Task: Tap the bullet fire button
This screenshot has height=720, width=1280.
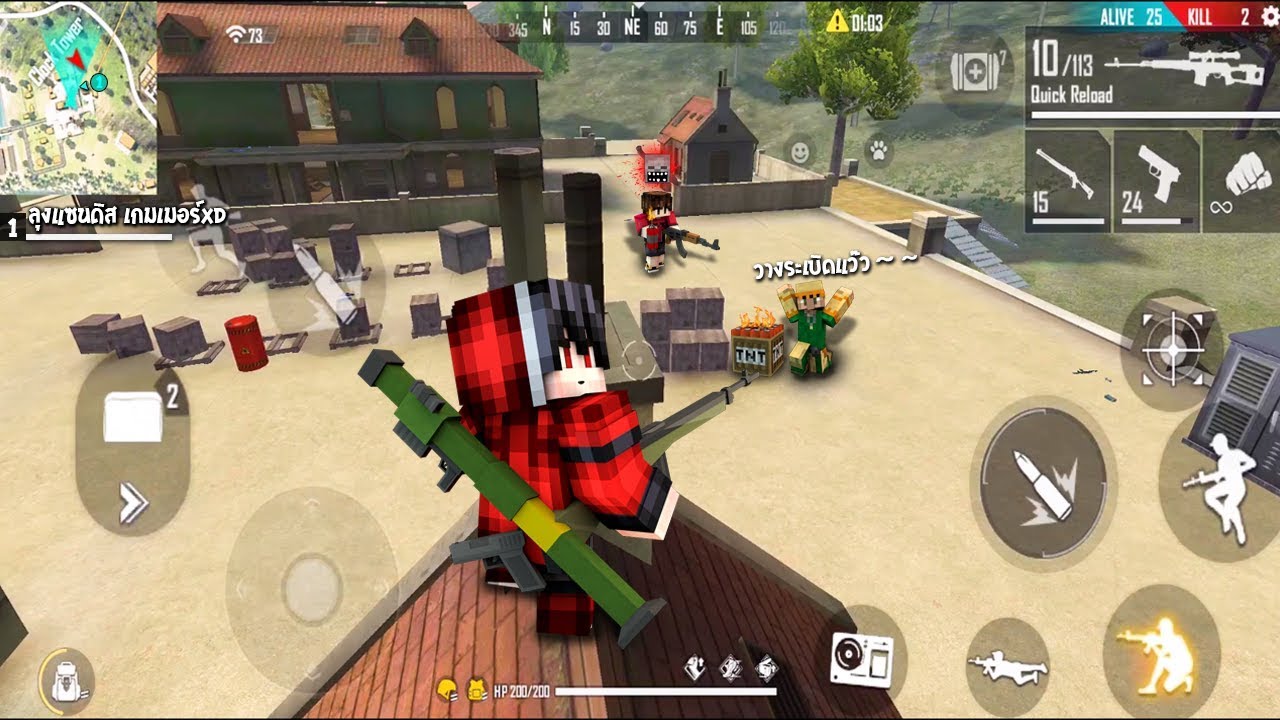Action: click(1043, 486)
